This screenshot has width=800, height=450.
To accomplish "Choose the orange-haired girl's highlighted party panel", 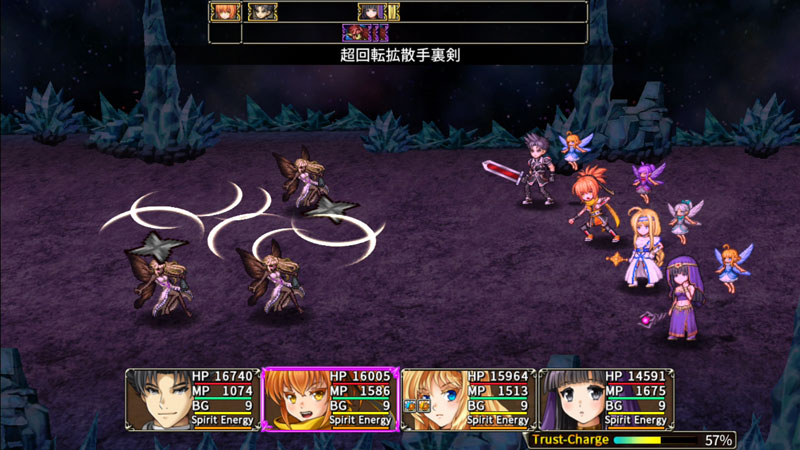I will pyautogui.click(x=330, y=399).
